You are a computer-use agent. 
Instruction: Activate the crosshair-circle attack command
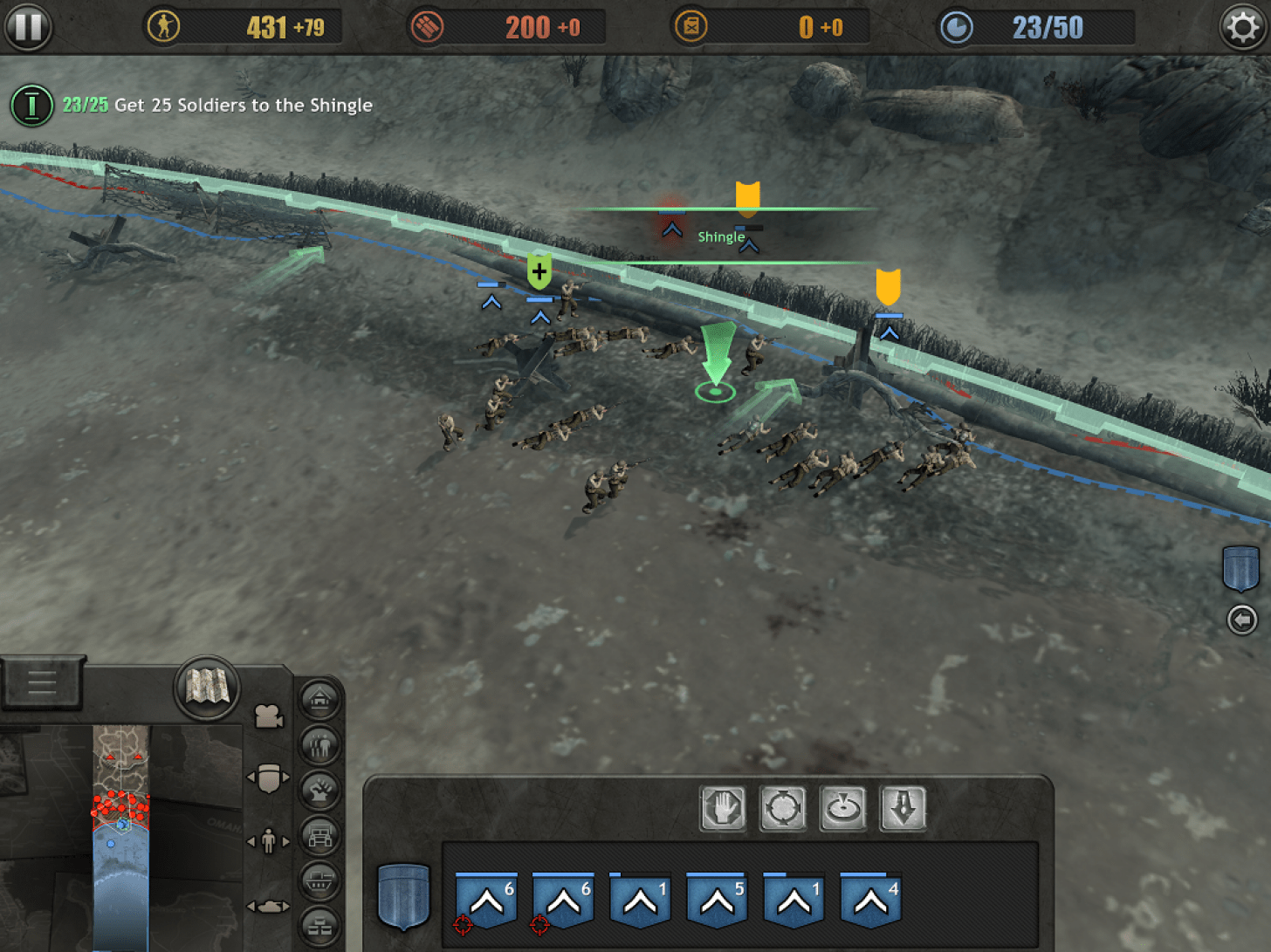[783, 808]
